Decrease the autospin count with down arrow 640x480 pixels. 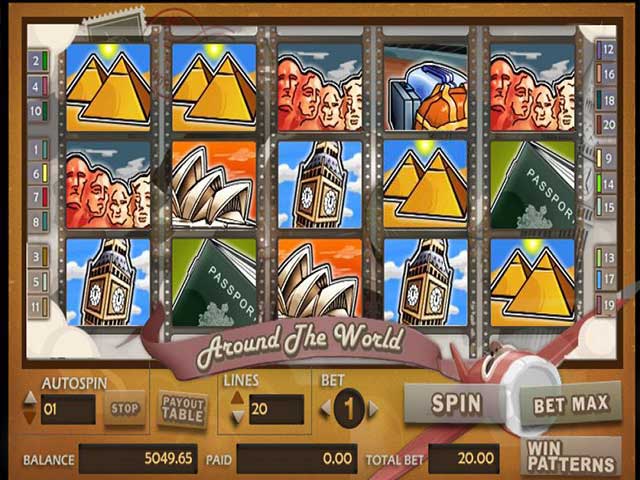[30, 416]
